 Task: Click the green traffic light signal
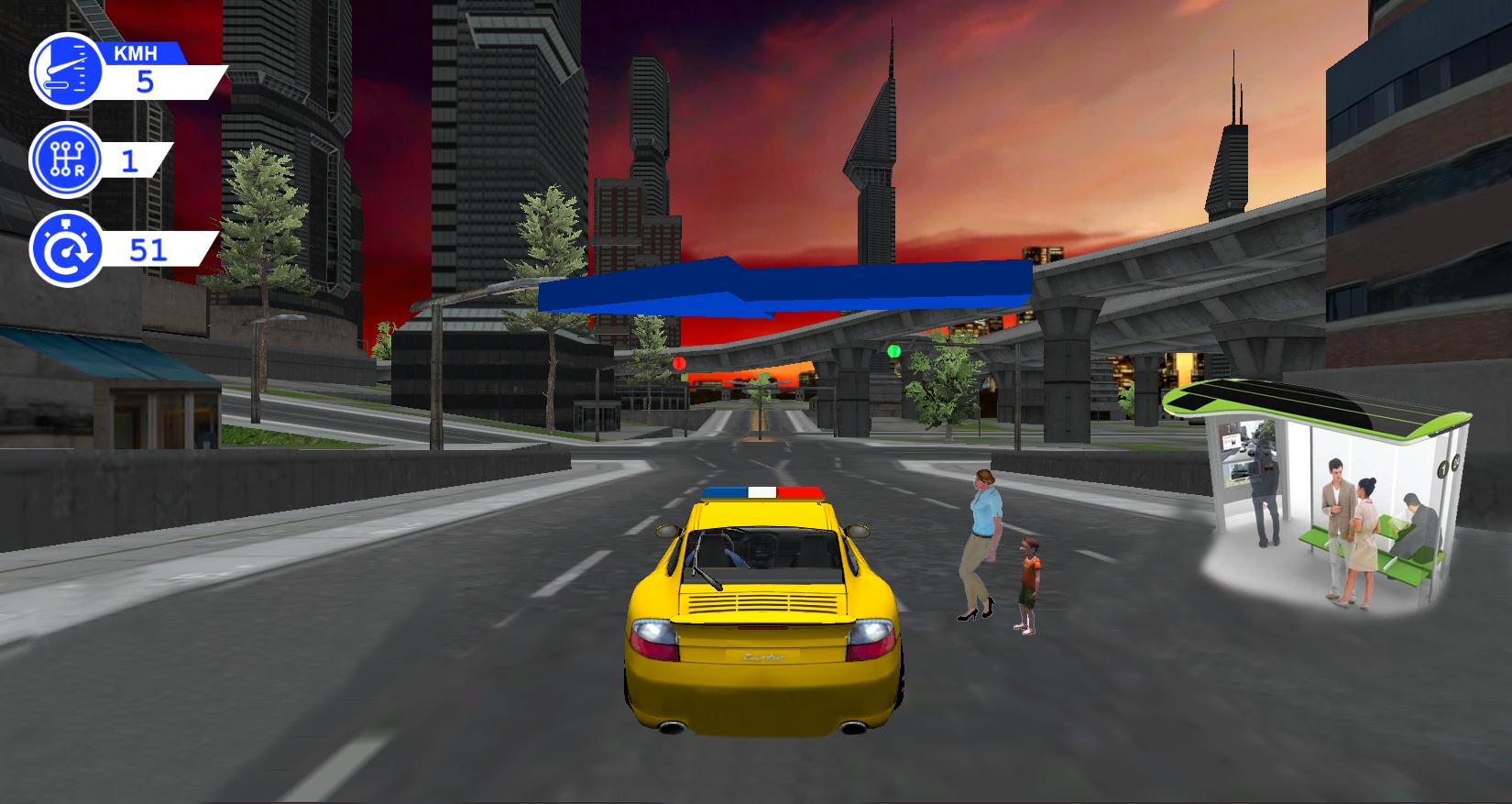(x=891, y=349)
